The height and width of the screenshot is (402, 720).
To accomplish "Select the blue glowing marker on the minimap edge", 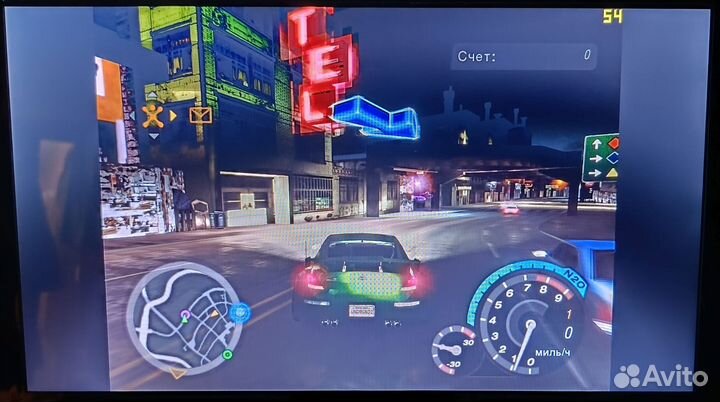I will (240, 313).
